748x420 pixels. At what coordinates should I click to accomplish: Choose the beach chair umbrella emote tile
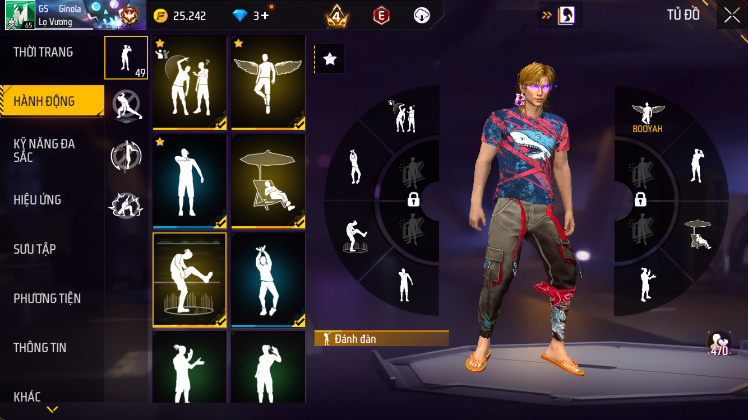tap(267, 181)
